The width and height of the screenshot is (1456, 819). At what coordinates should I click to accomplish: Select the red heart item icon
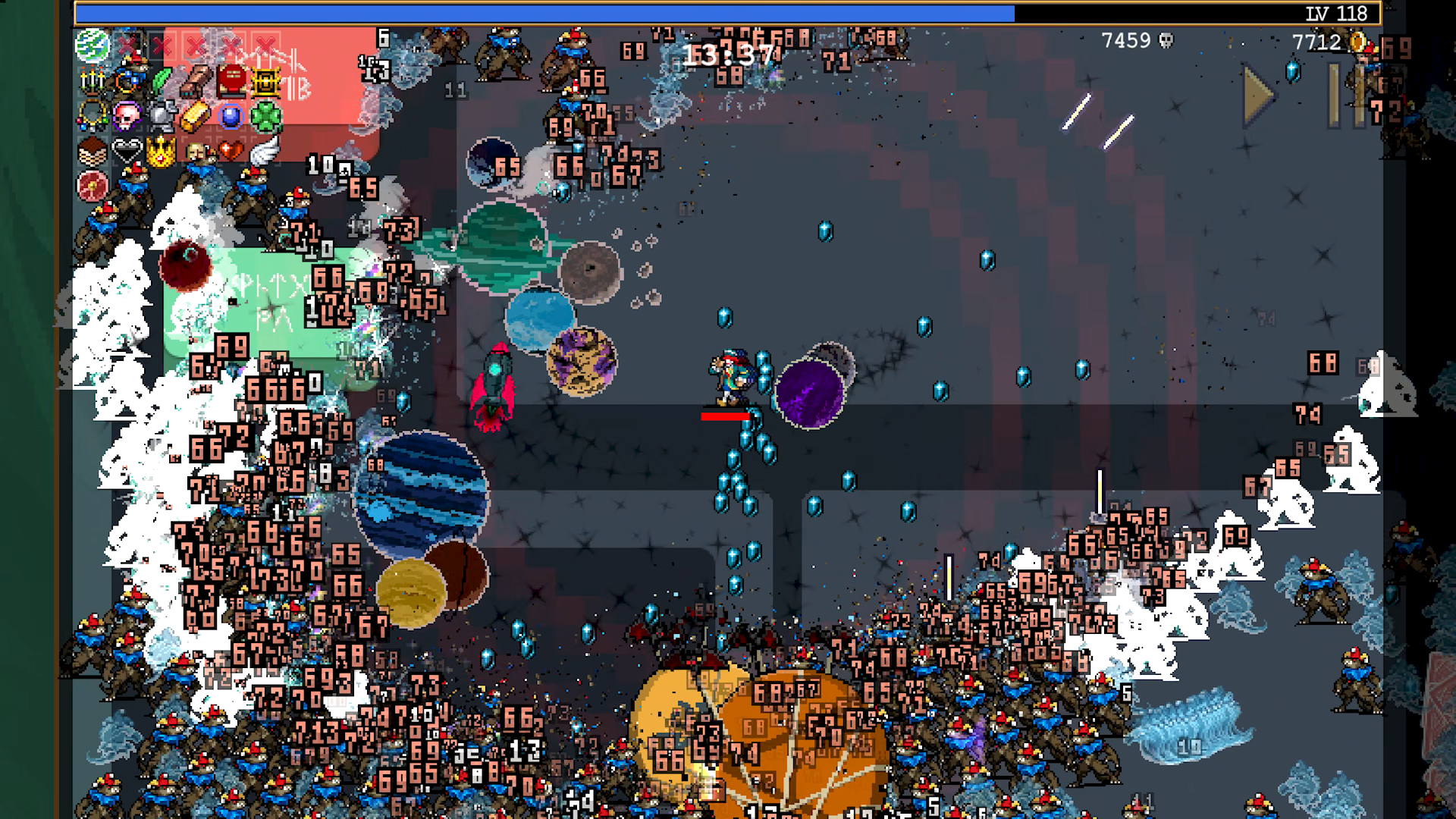pyautogui.click(x=231, y=150)
